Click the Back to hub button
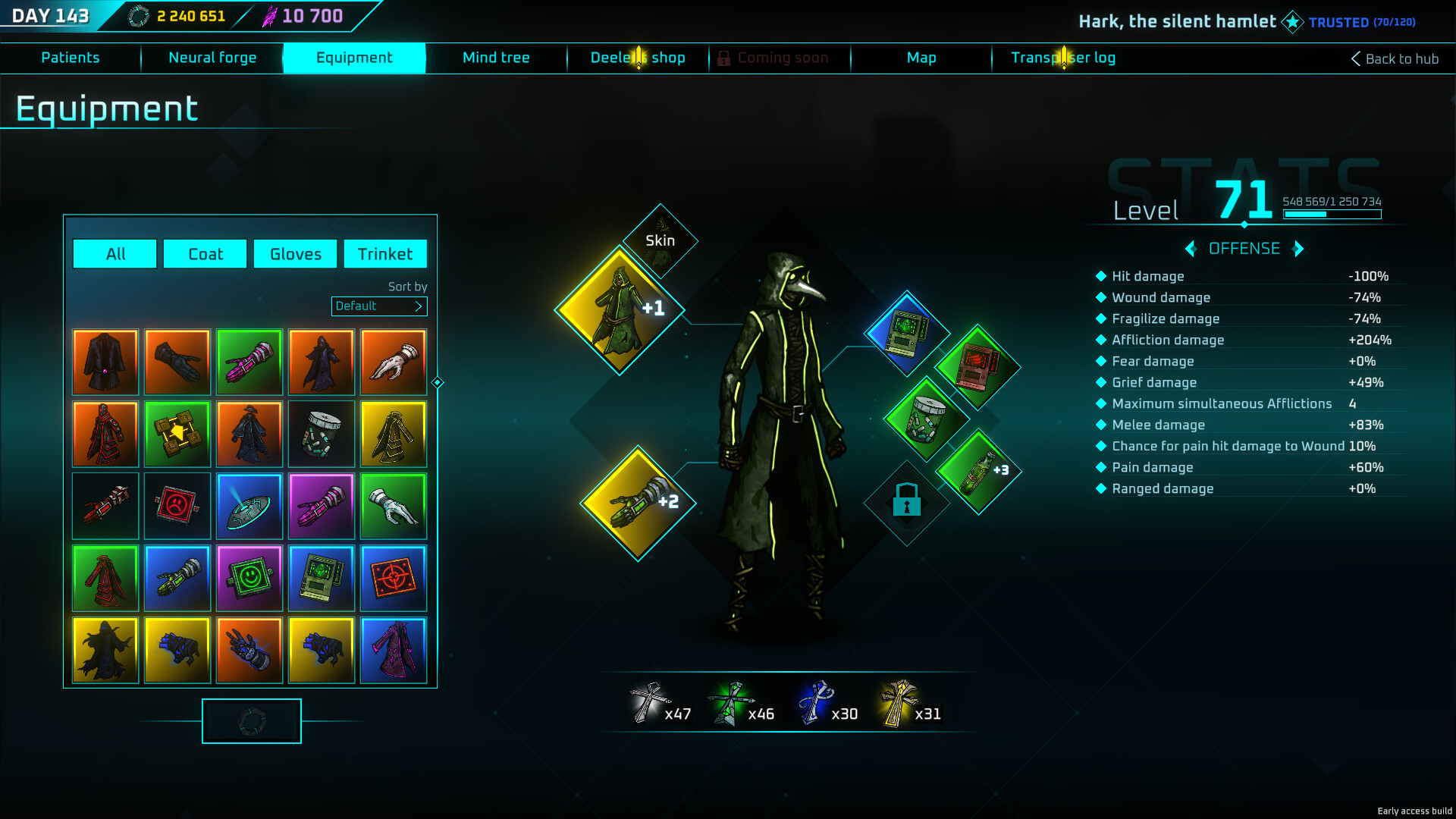The width and height of the screenshot is (1456, 819). tap(1395, 58)
